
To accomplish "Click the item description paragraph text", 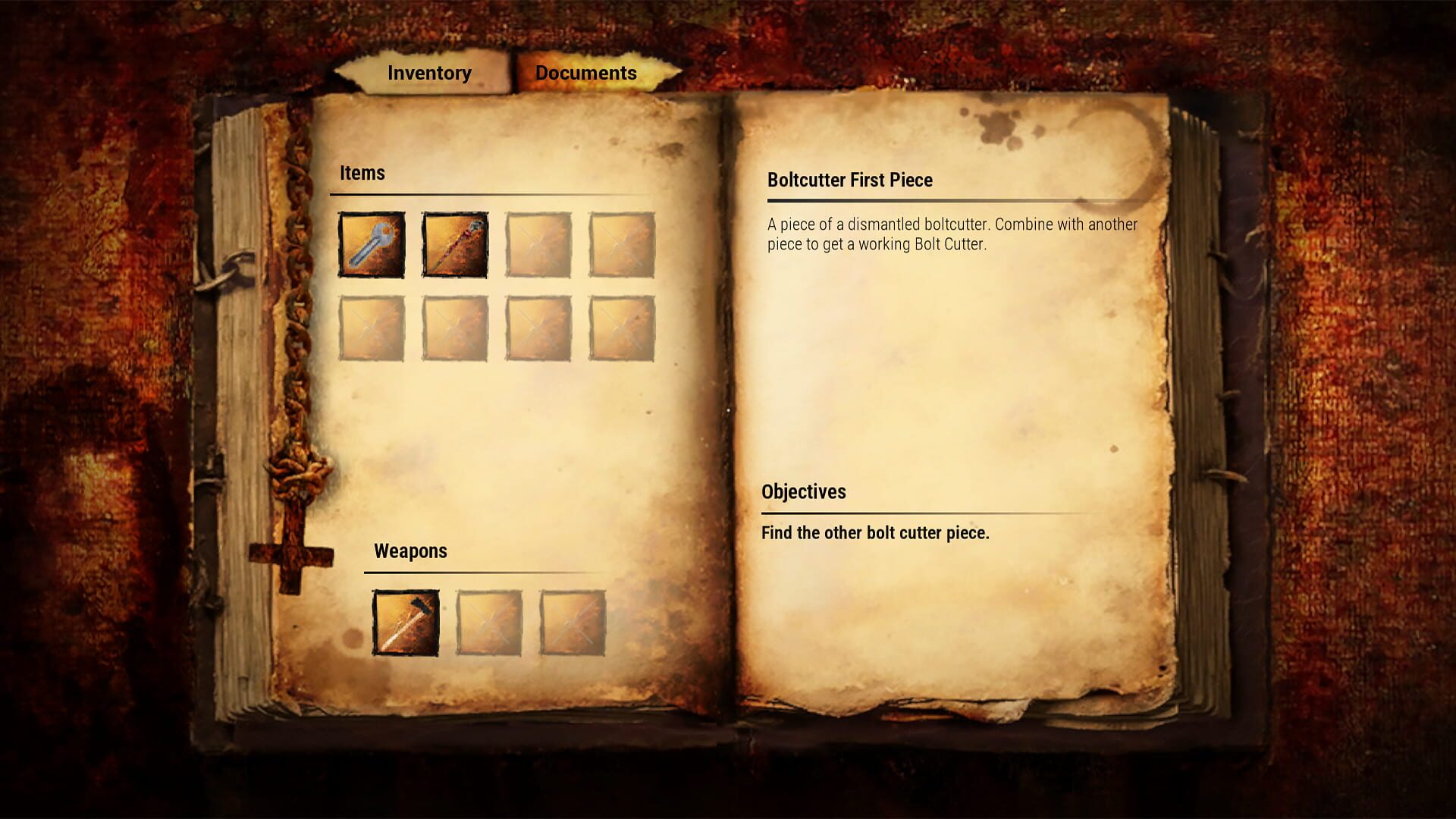I will point(952,233).
